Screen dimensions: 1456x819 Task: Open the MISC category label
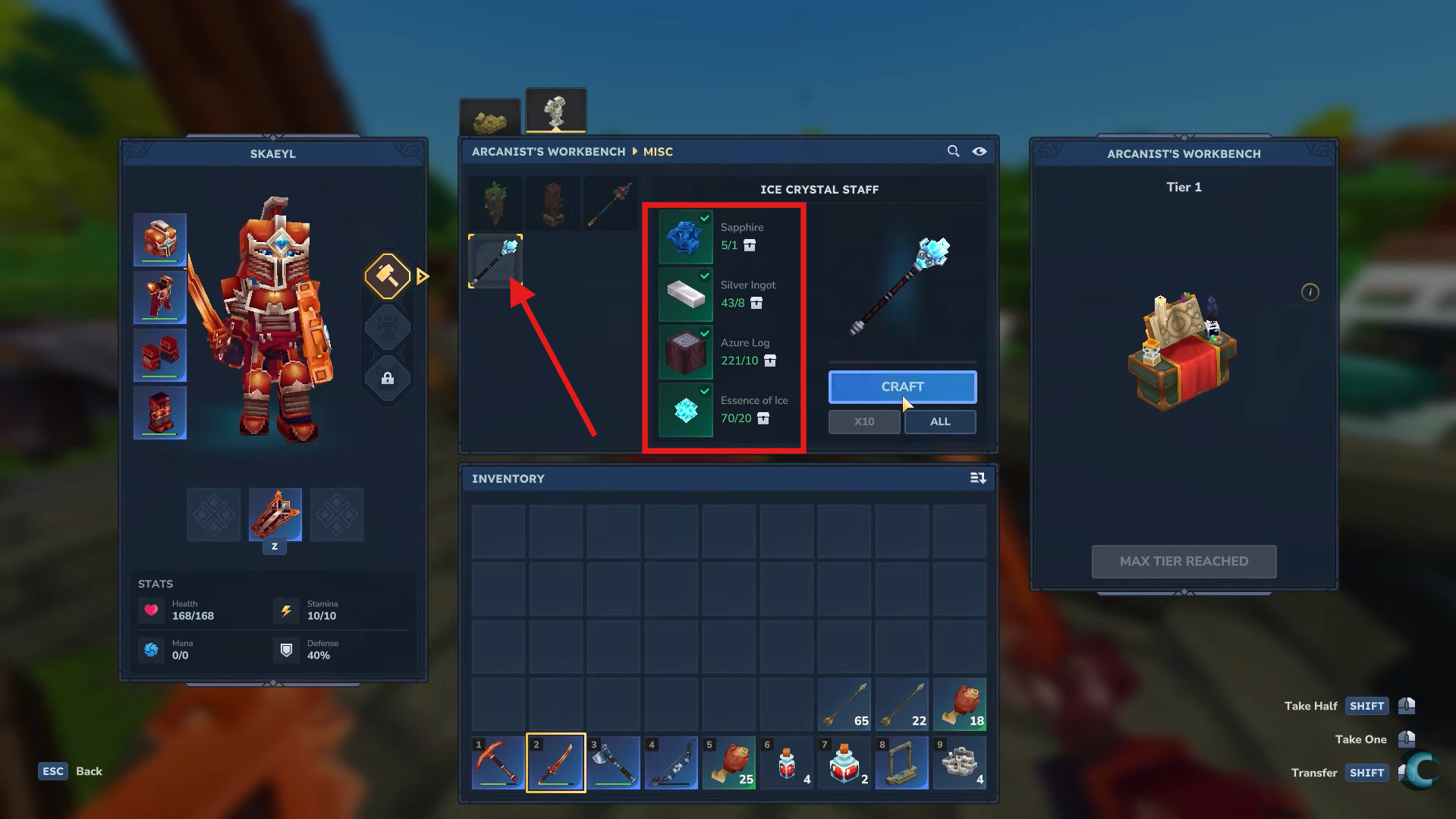(659, 151)
